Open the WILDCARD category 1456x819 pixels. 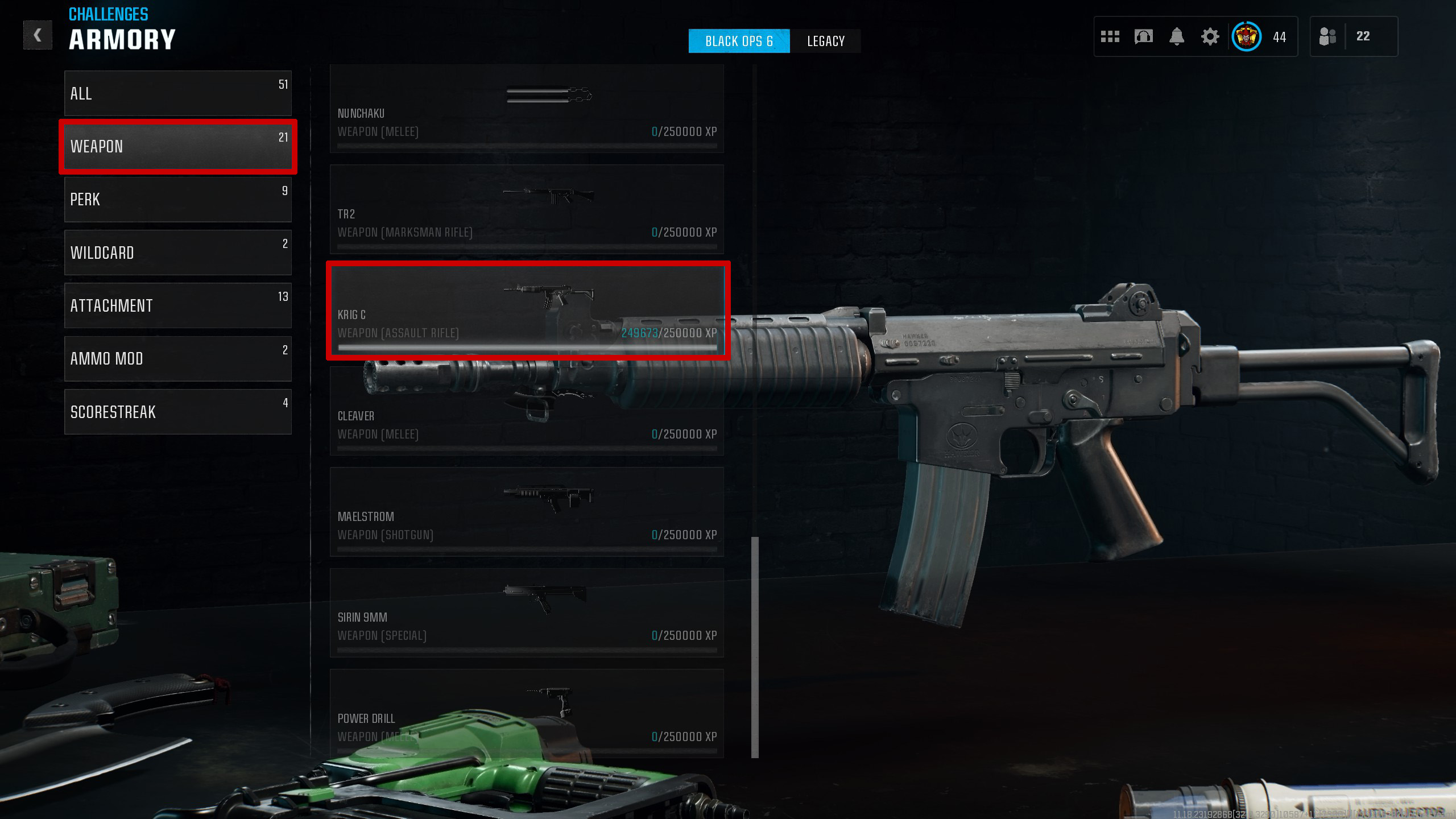[x=177, y=253]
